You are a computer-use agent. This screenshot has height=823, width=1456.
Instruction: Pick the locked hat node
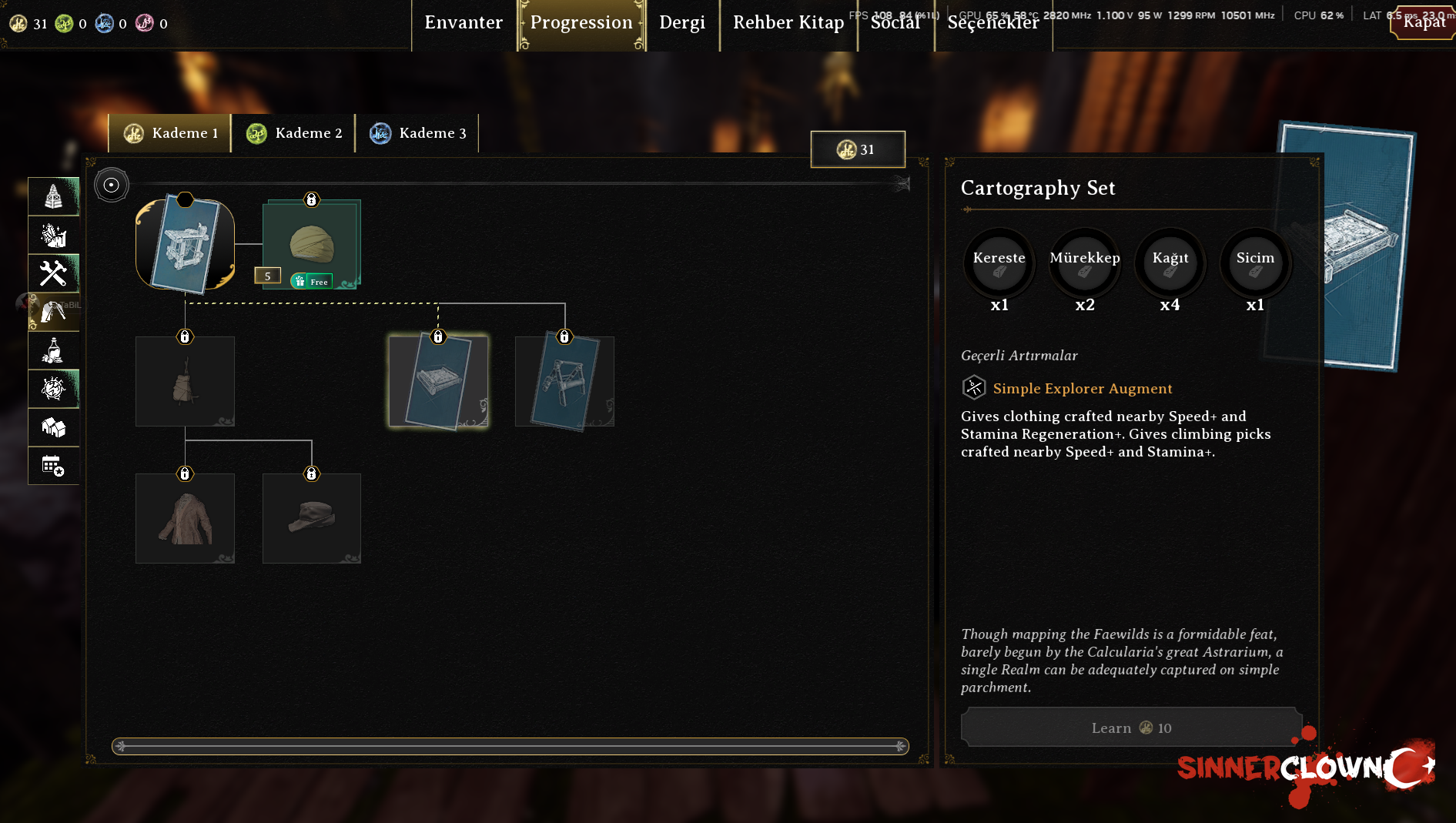coord(312,519)
